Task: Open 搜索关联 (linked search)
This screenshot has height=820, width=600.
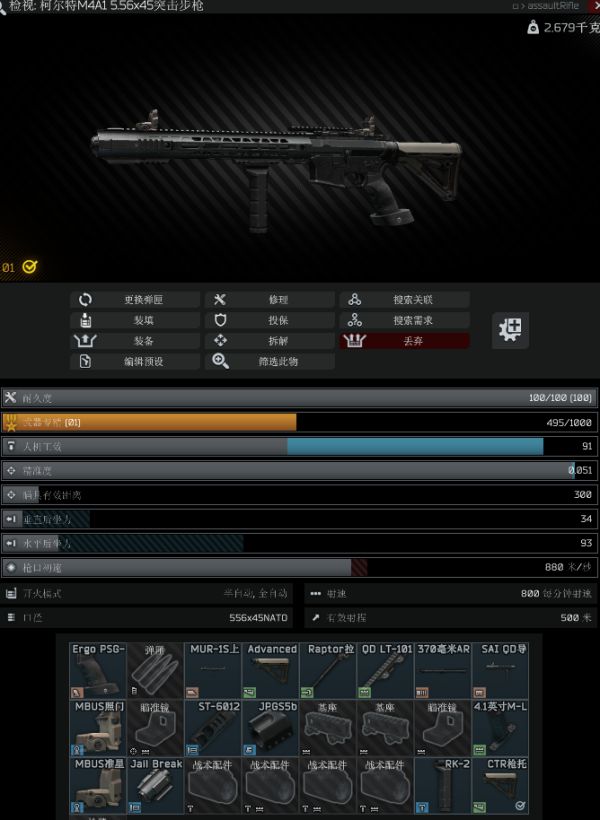Action: 405,300
